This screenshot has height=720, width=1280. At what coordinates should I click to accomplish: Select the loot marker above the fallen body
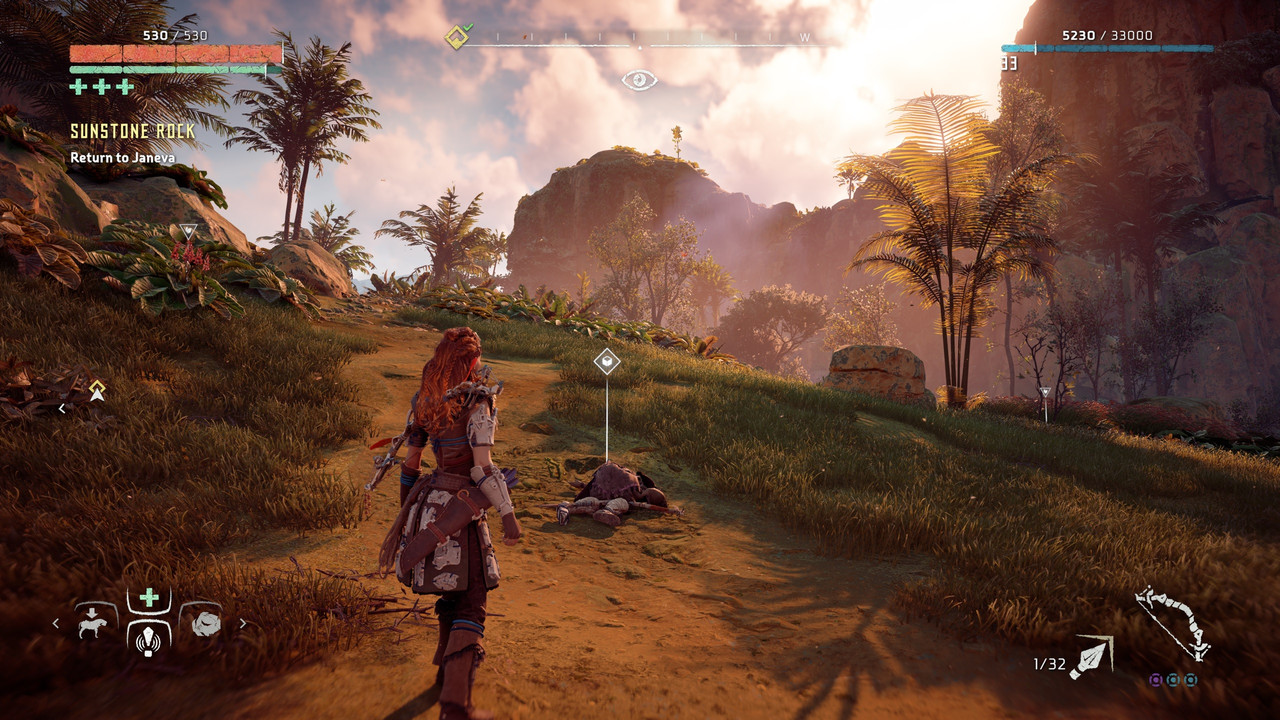pos(607,361)
